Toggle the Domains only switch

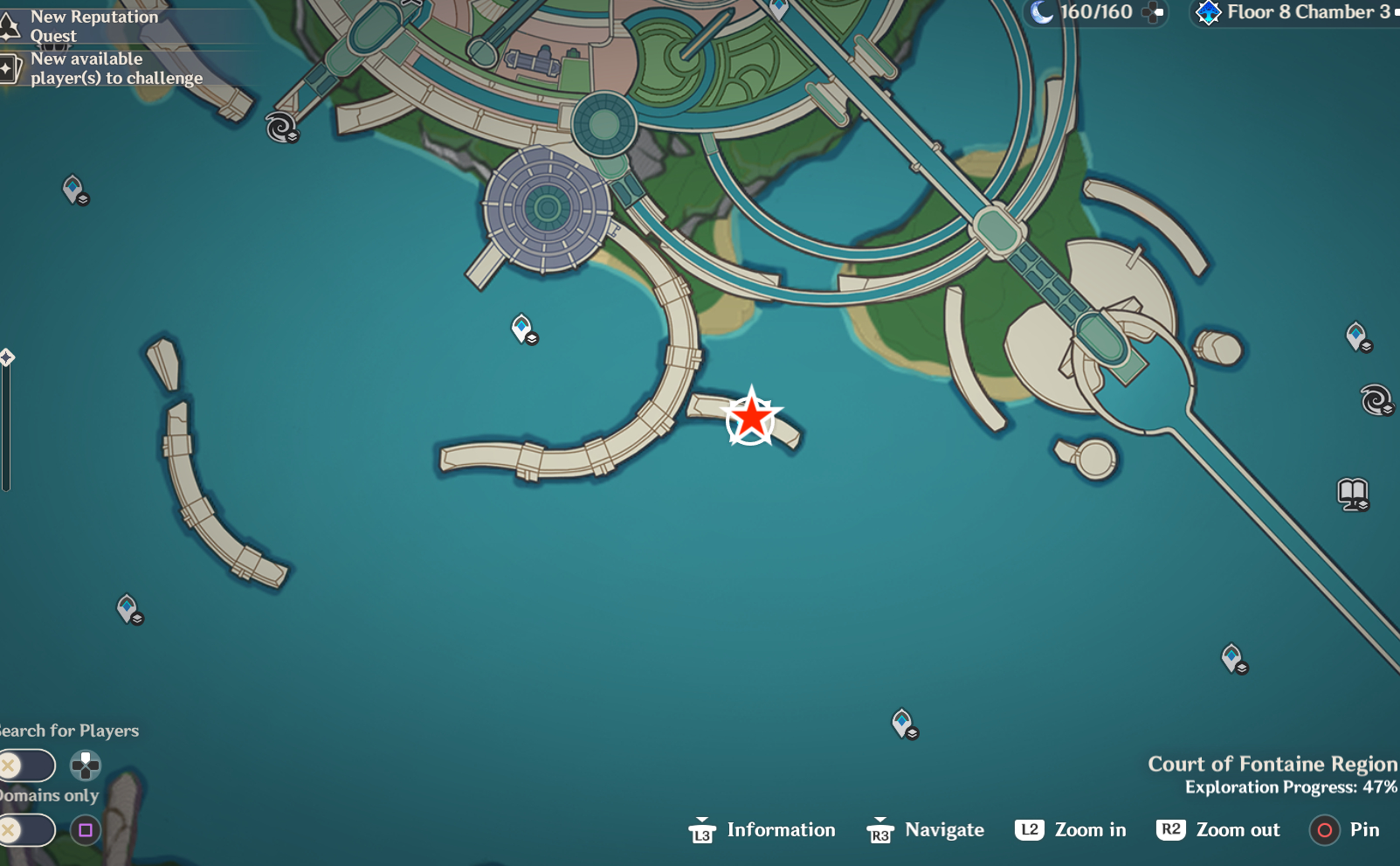point(26,830)
